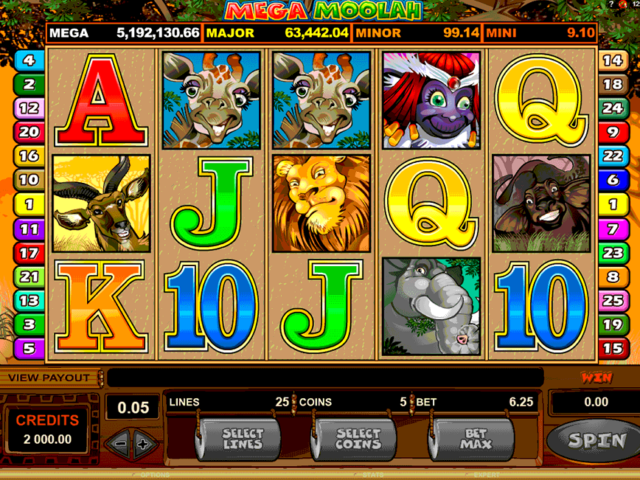This screenshot has width=640, height=480.
Task: Select payline marker number 15
Action: click(x=611, y=349)
